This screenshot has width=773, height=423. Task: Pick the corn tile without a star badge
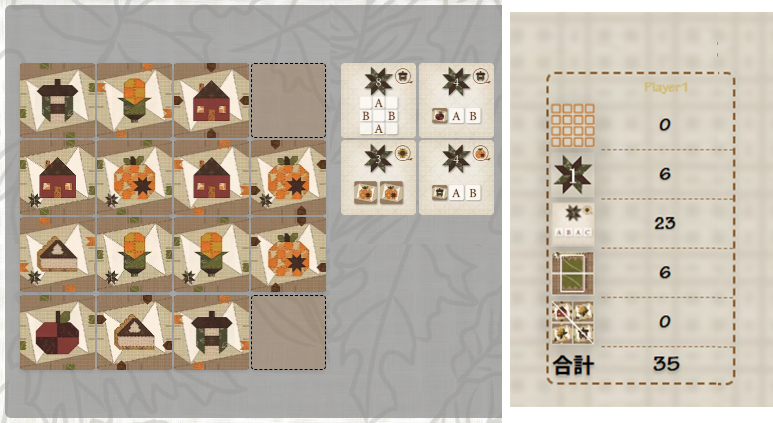135,100
